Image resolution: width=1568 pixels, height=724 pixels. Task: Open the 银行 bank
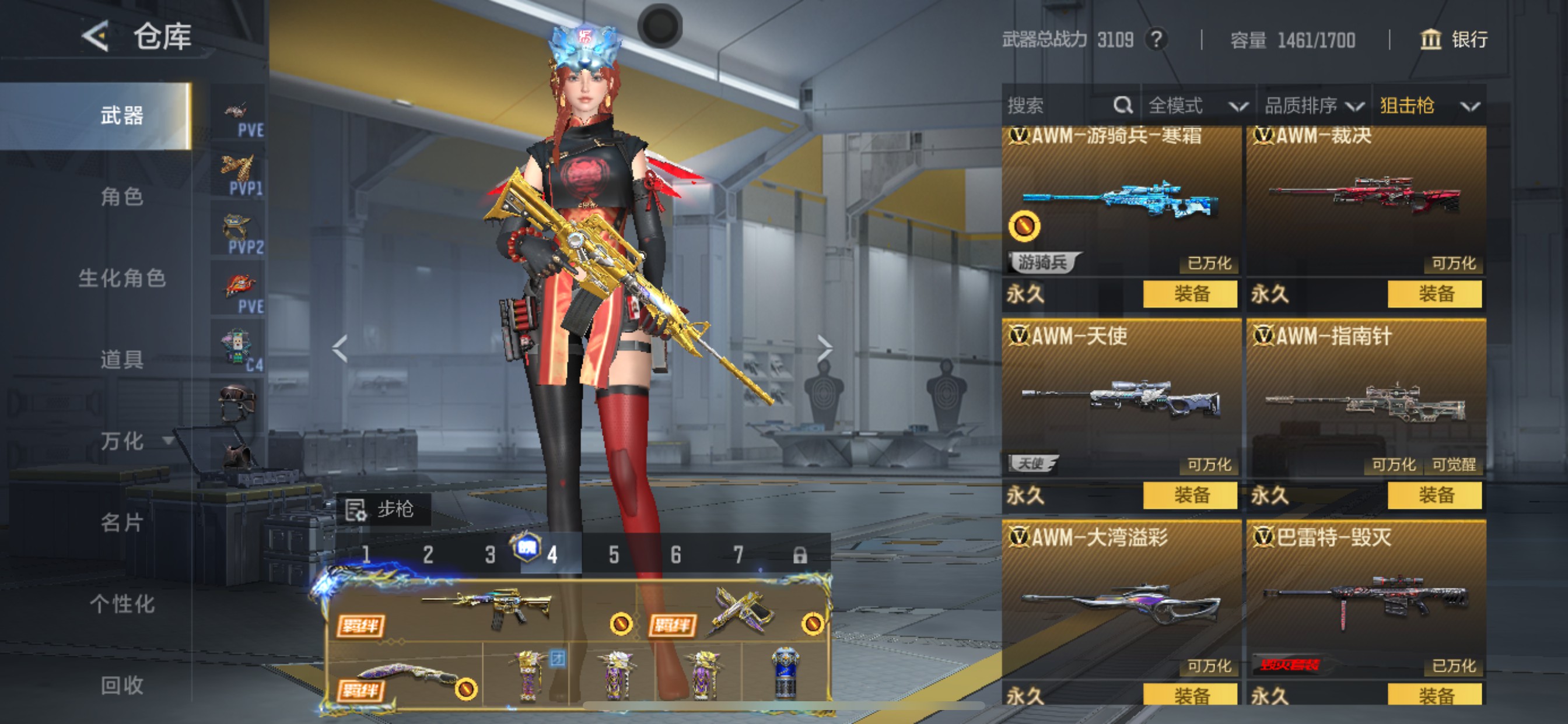pyautogui.click(x=1454, y=40)
